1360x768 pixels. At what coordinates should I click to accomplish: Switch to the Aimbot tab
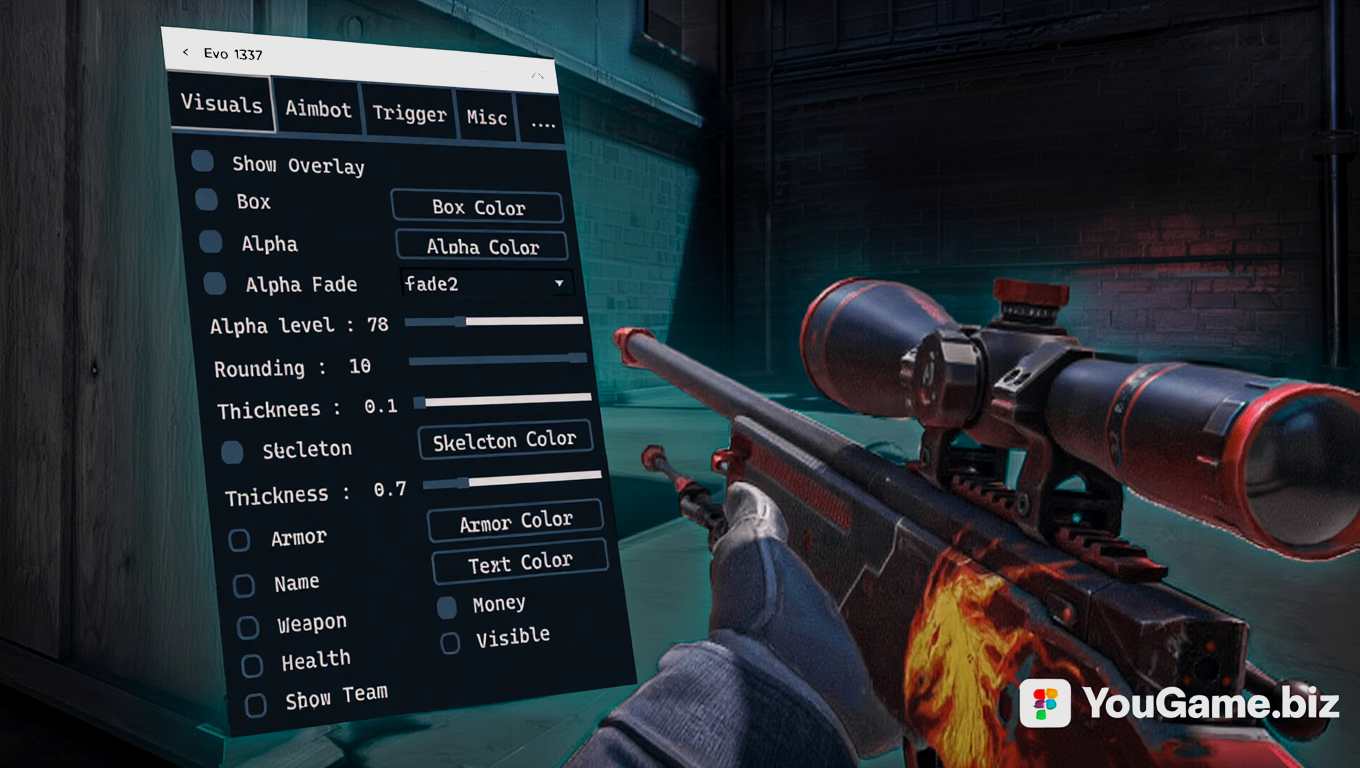[x=318, y=109]
